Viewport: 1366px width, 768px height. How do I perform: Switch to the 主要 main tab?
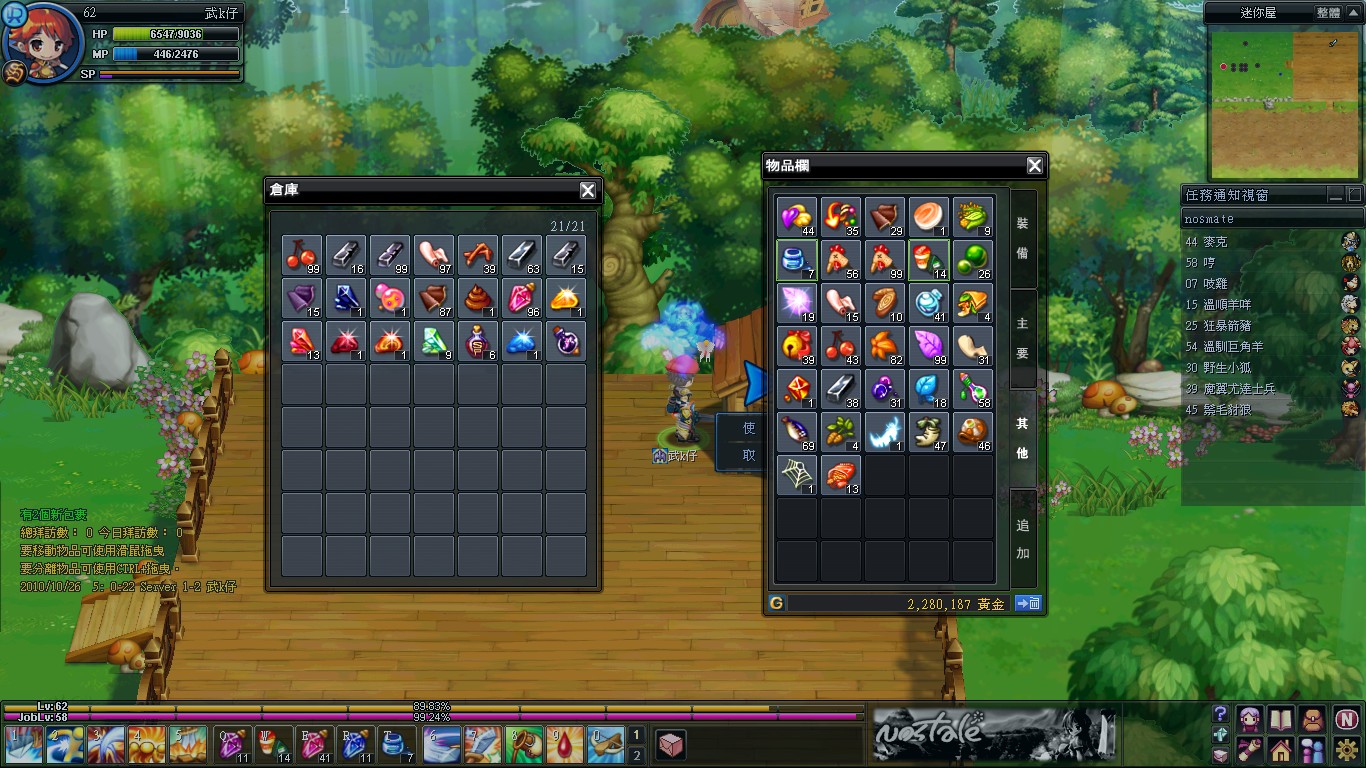tap(1022, 338)
